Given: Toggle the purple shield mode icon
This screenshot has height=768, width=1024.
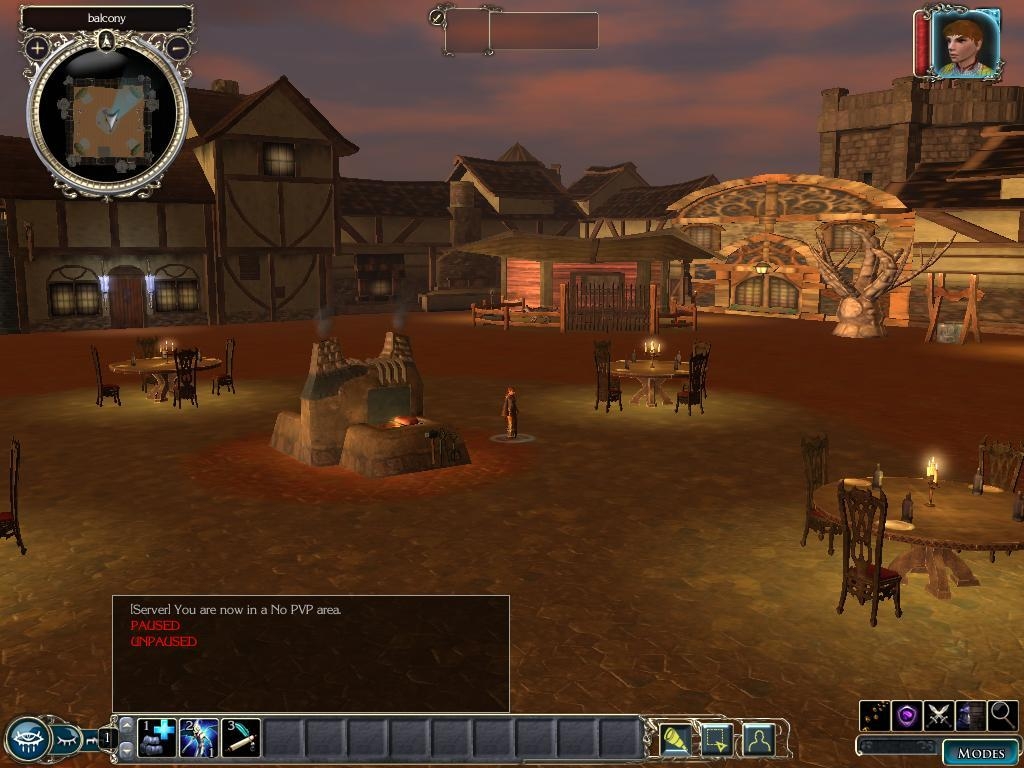Looking at the screenshot, I should [x=907, y=716].
